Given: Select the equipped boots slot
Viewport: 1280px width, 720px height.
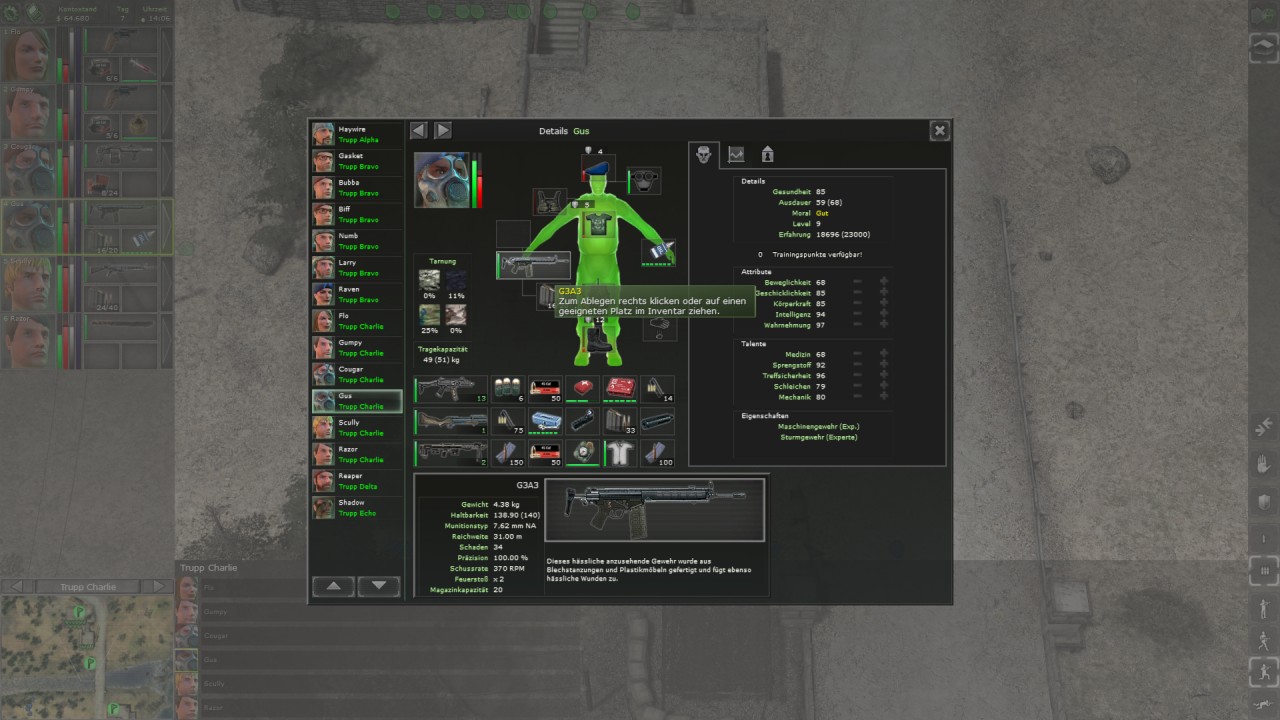Looking at the screenshot, I should pos(598,338).
